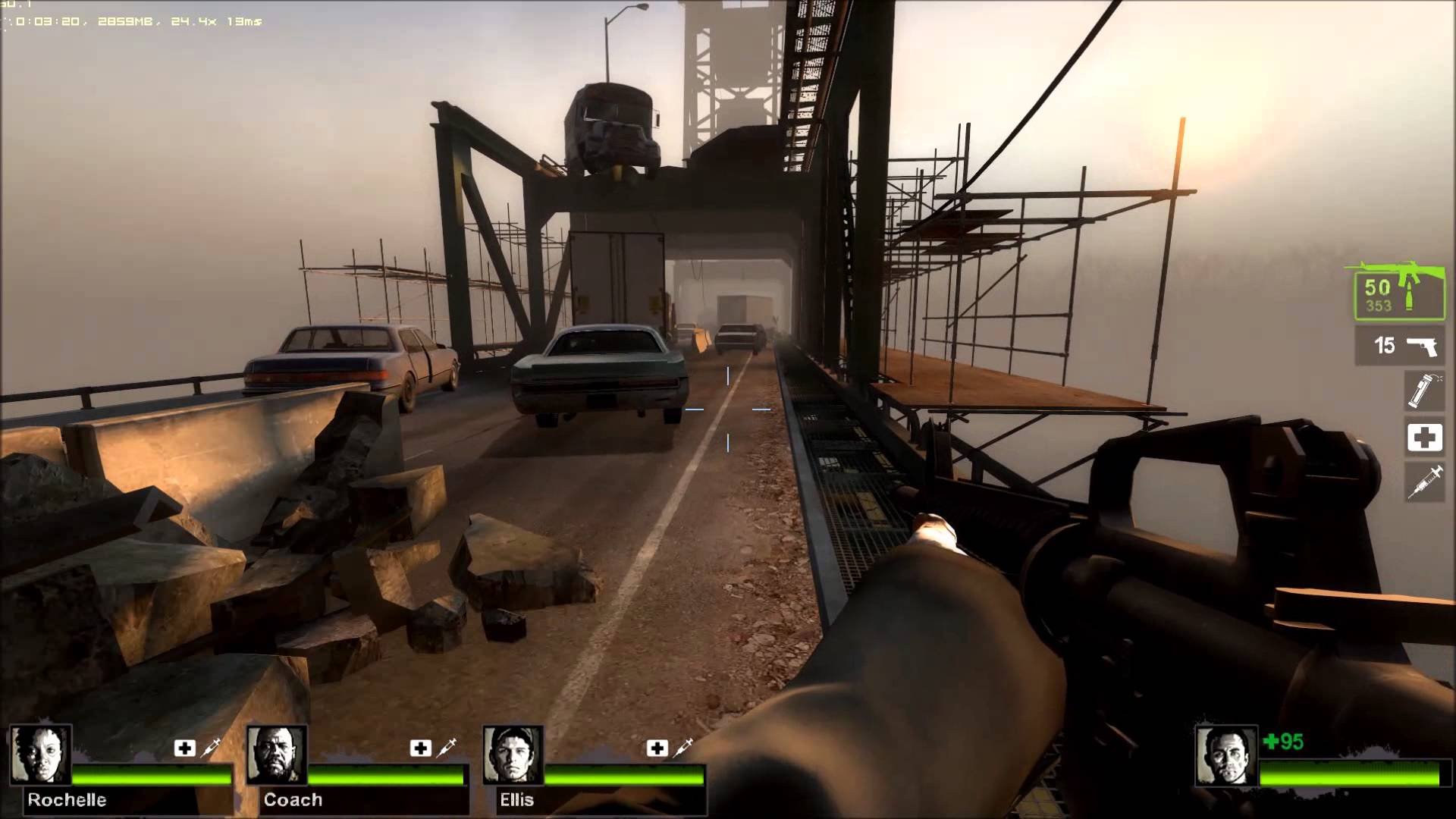Choose the first aid kit slot
The width and height of the screenshot is (1456, 819).
pos(1424,437)
